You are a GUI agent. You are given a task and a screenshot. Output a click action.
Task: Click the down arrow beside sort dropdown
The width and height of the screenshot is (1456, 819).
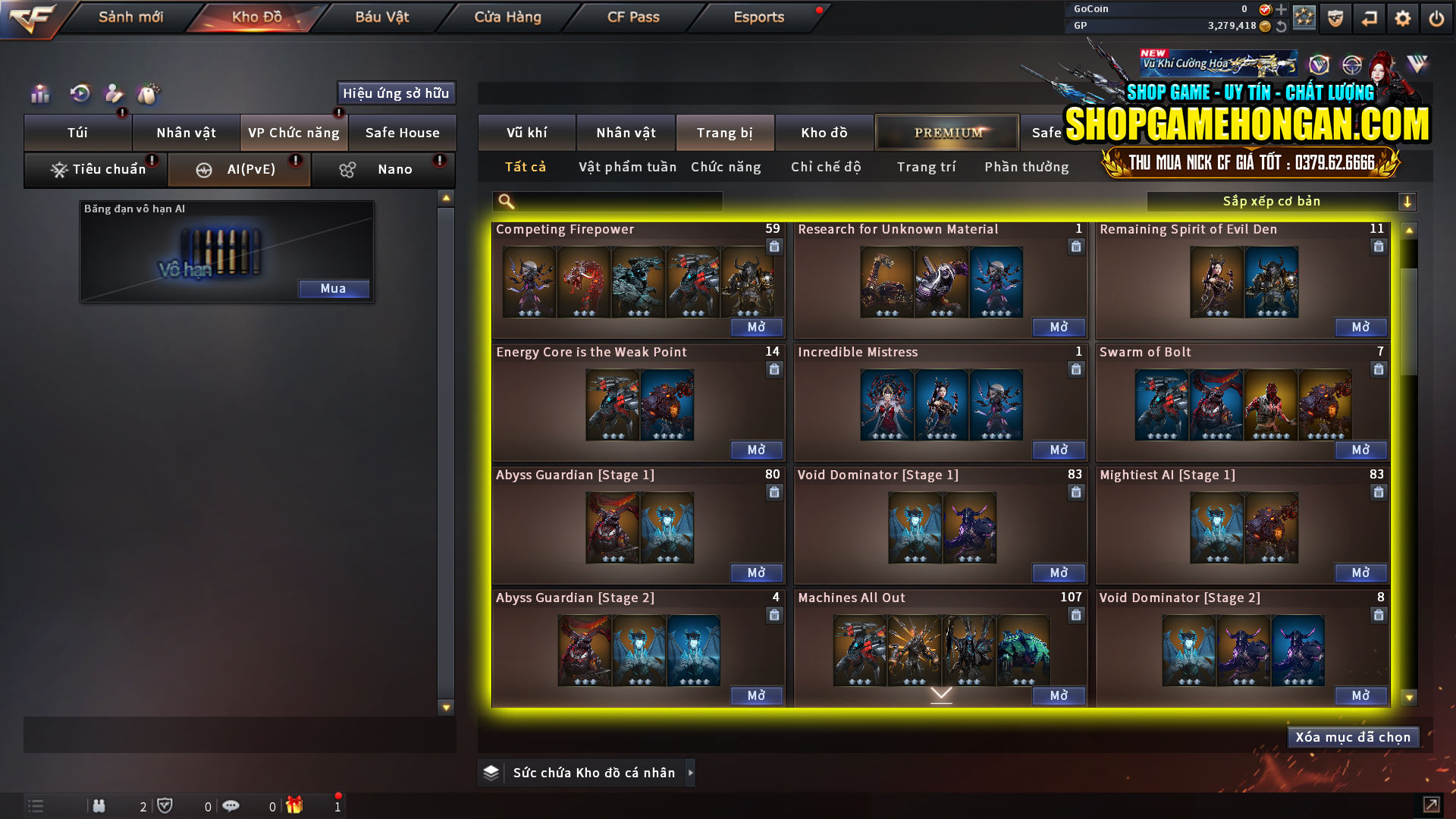point(1408,201)
